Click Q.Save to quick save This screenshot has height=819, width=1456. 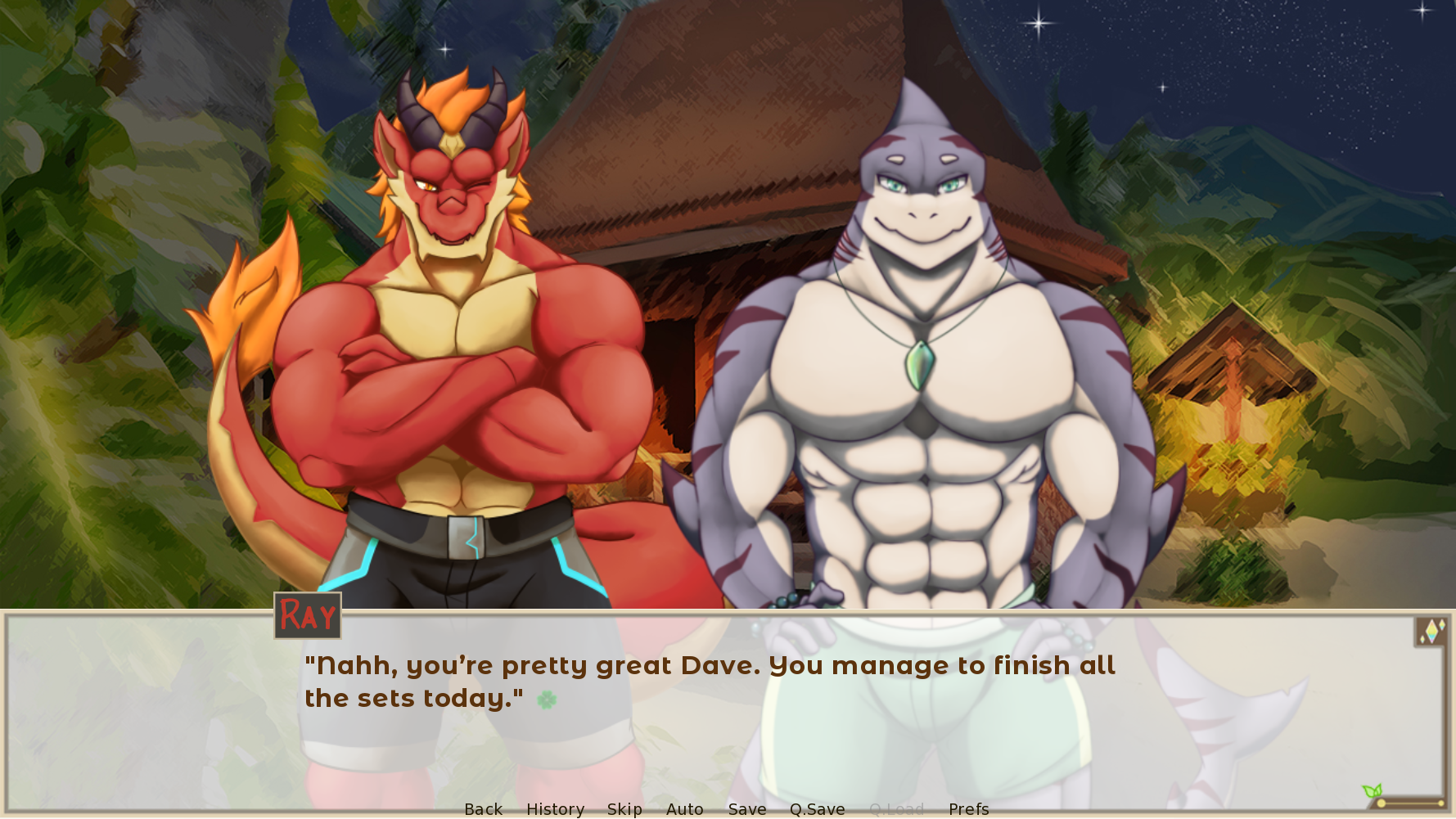tap(817, 808)
